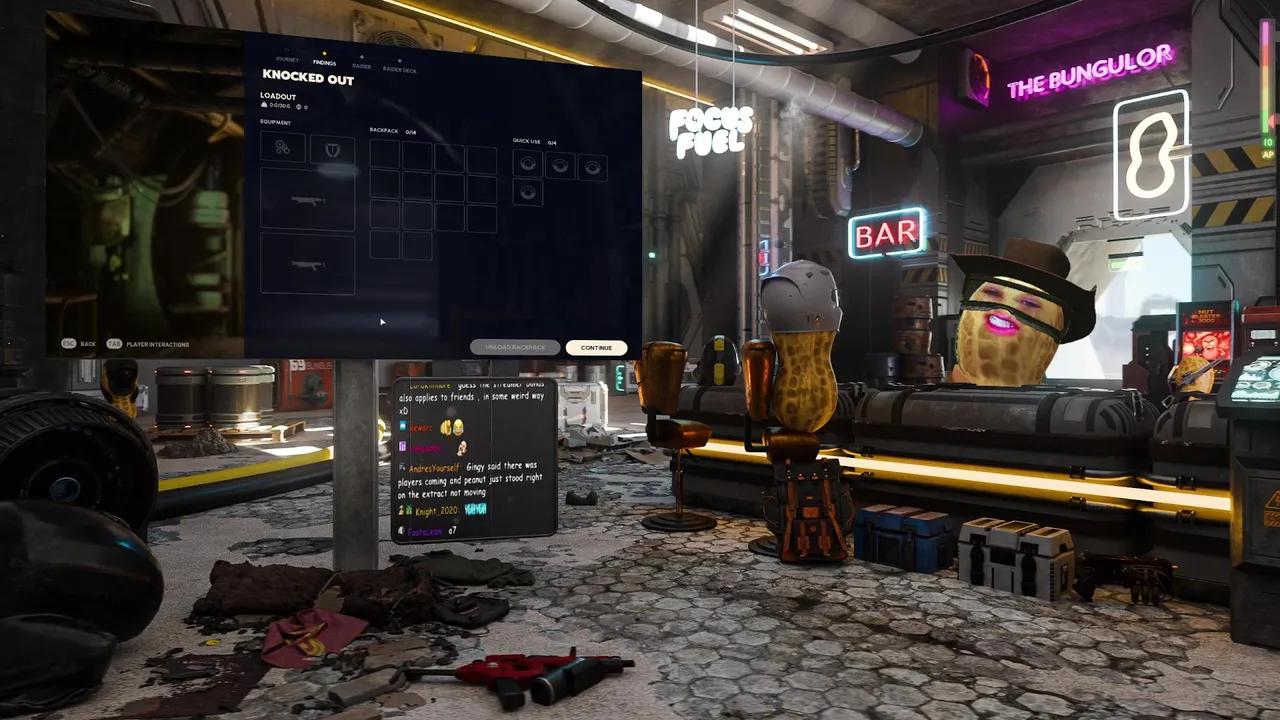
Task: Choose the augment equipment slot
Action: point(283,147)
